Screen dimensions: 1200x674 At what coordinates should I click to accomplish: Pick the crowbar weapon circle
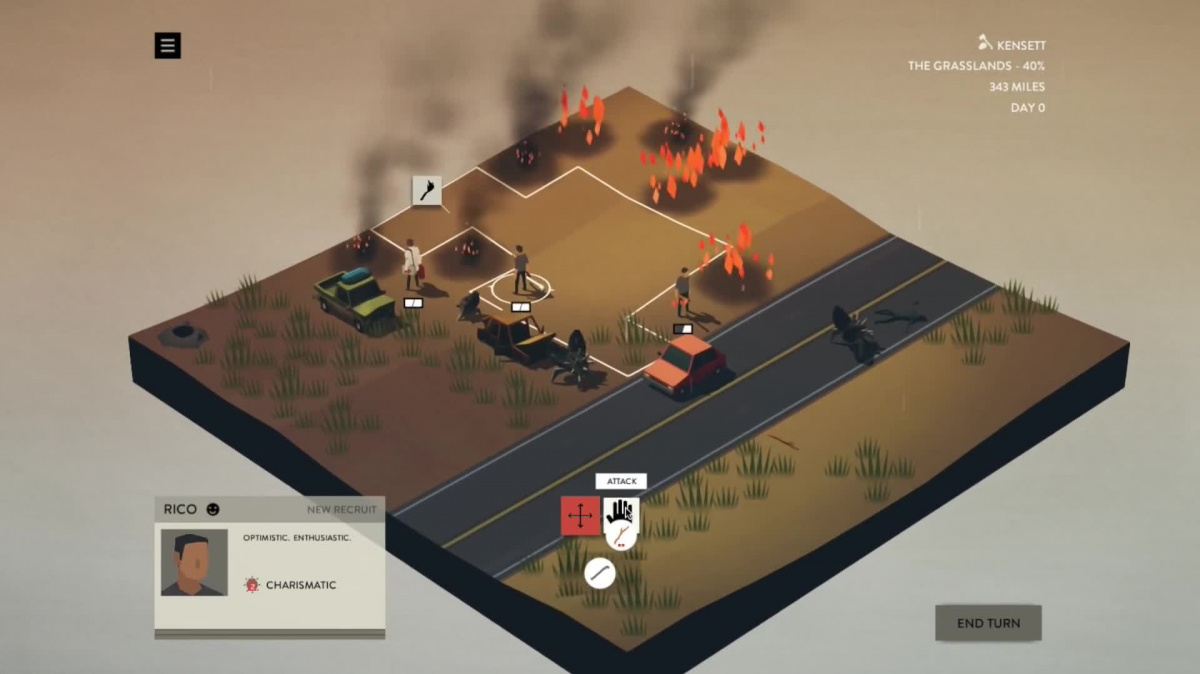[x=600, y=573]
